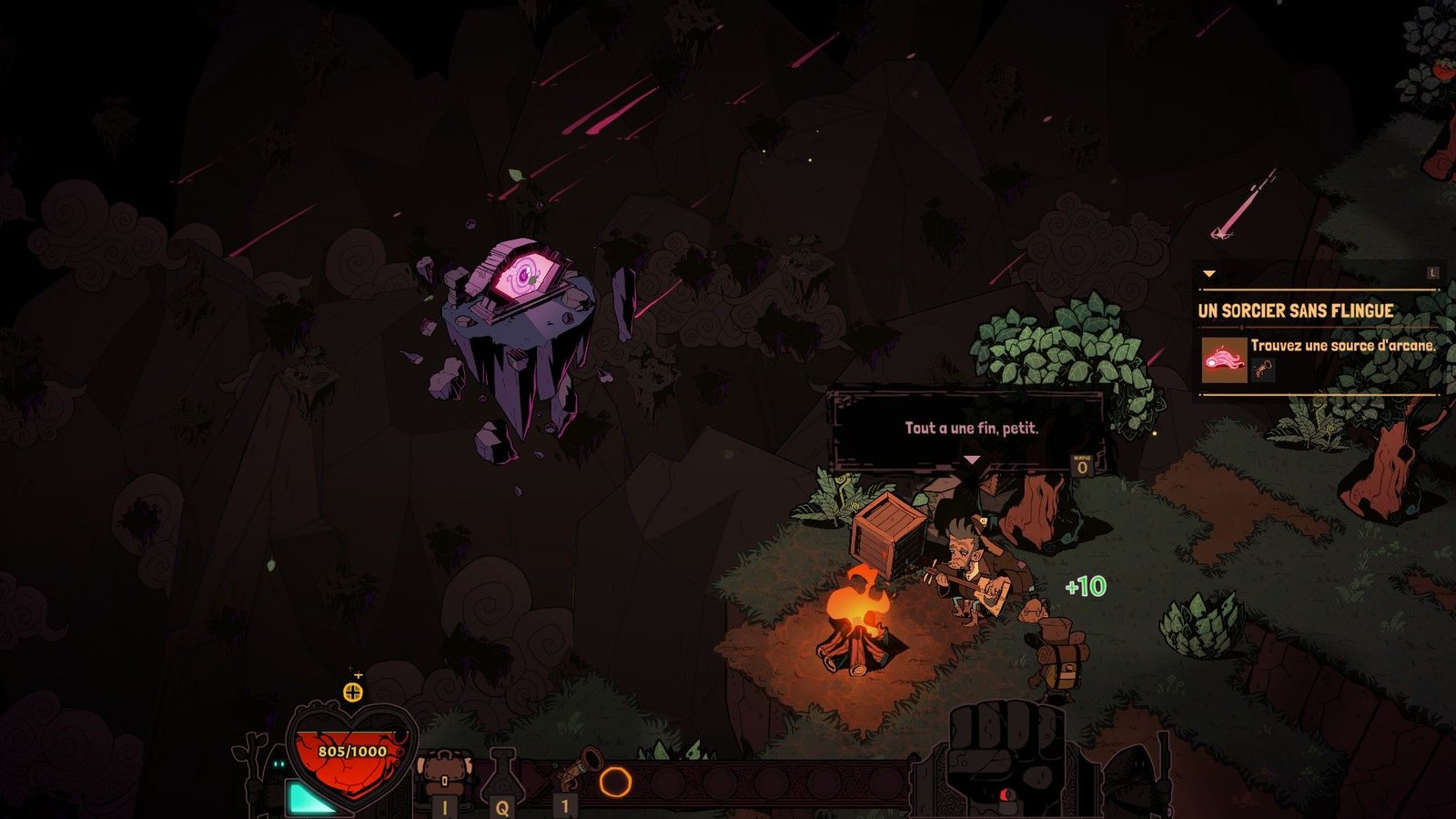Image resolution: width=1456 pixels, height=819 pixels.
Task: Select the 'Un sorcier sans flingue' quest title
Action: [x=1295, y=311]
